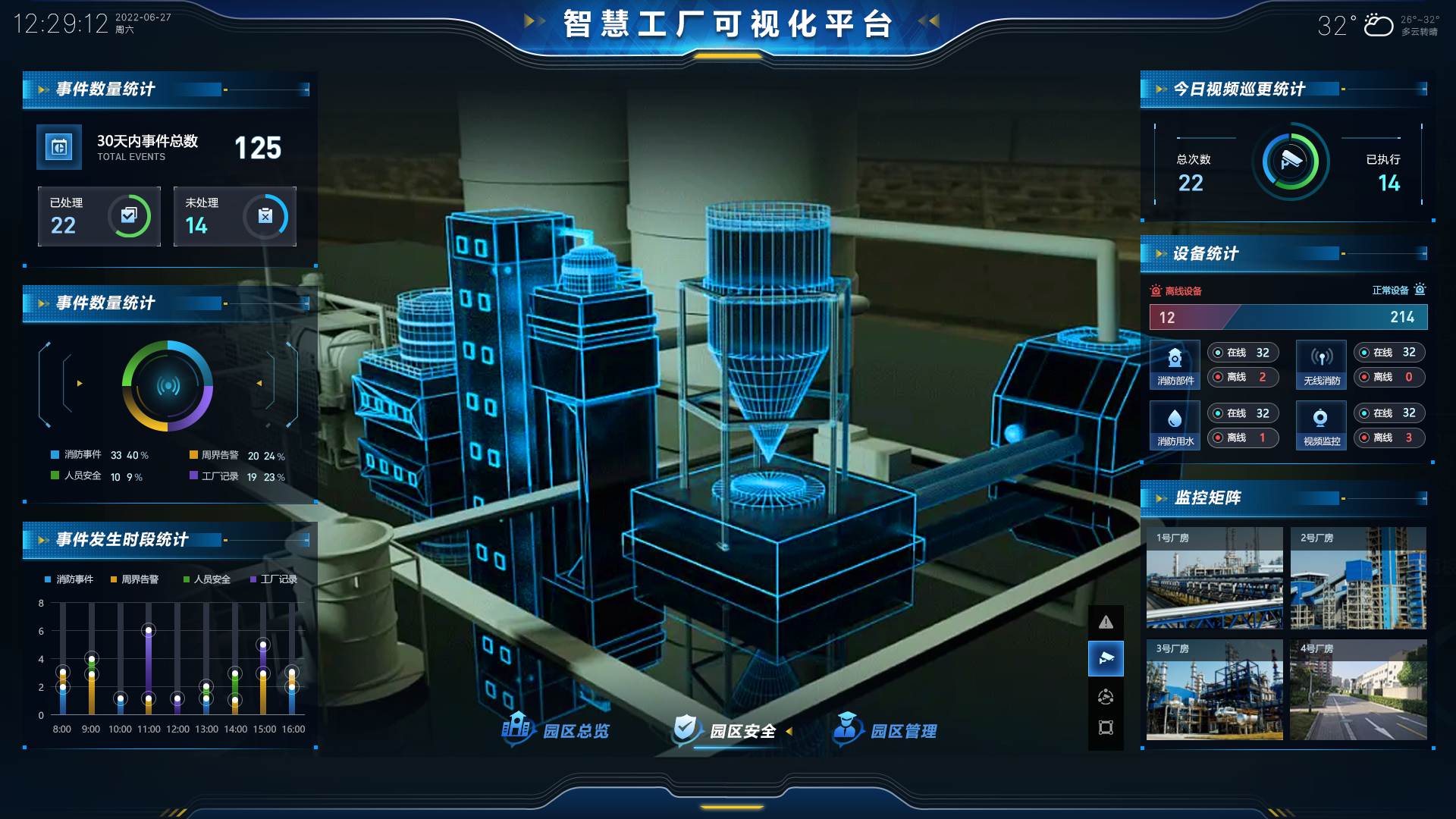Viewport: 1456px width, 819px height.
Task: Click the fullscreen frame icon
Action: 1106,728
